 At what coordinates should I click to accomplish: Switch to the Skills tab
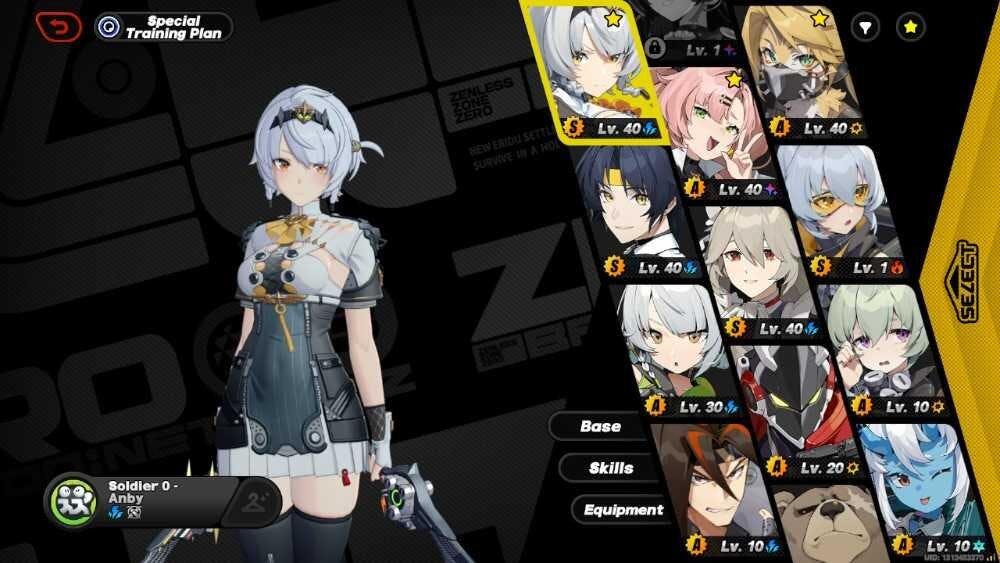pyautogui.click(x=610, y=468)
